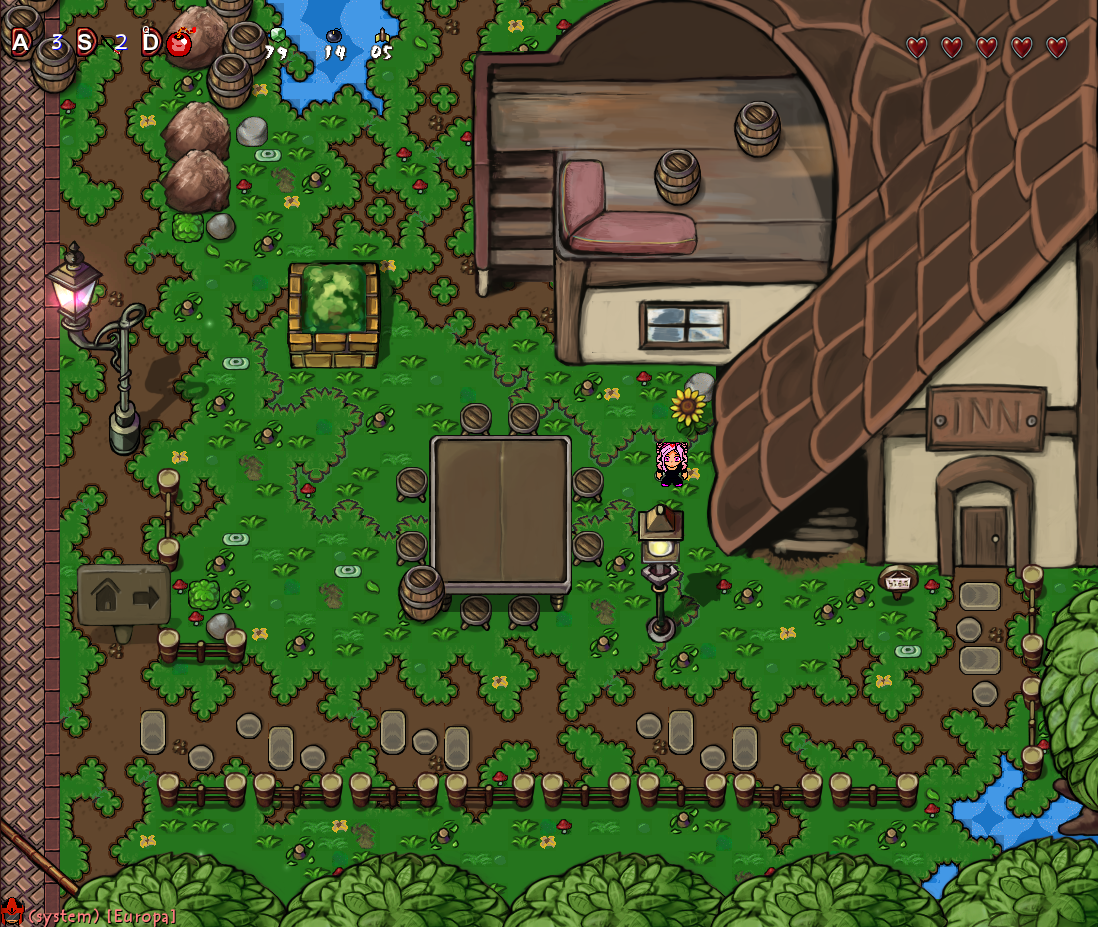Select the red bomb in the D slot
This screenshot has width=1098, height=927.
click(180, 43)
